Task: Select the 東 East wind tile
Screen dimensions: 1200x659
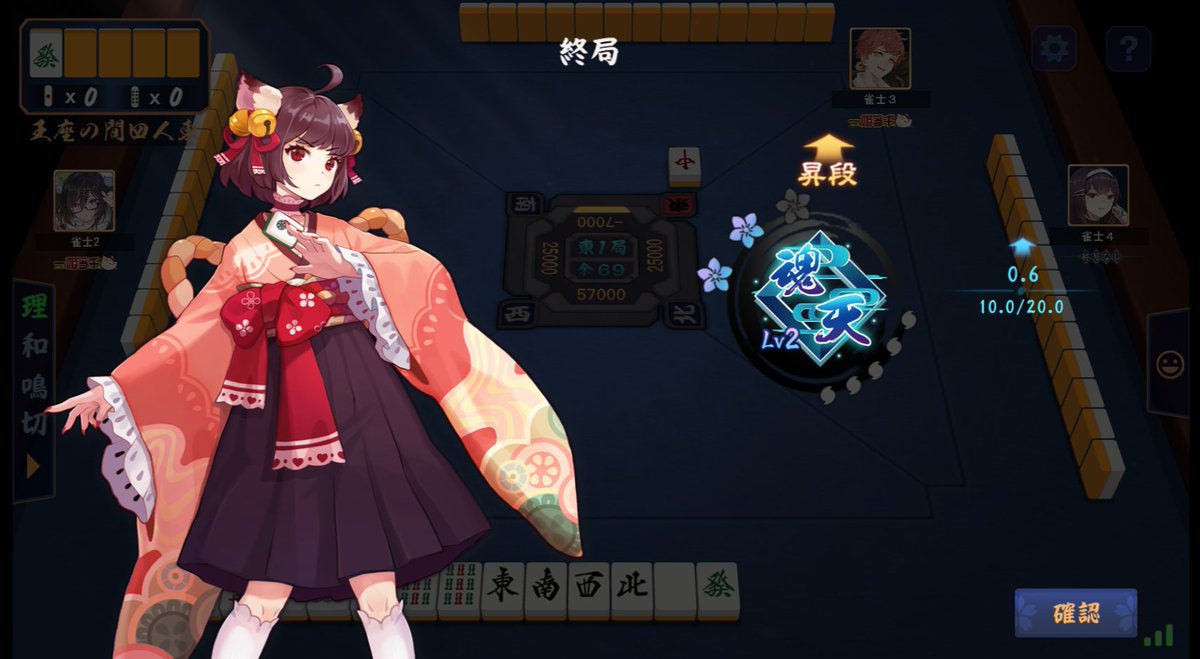Action: pos(503,587)
